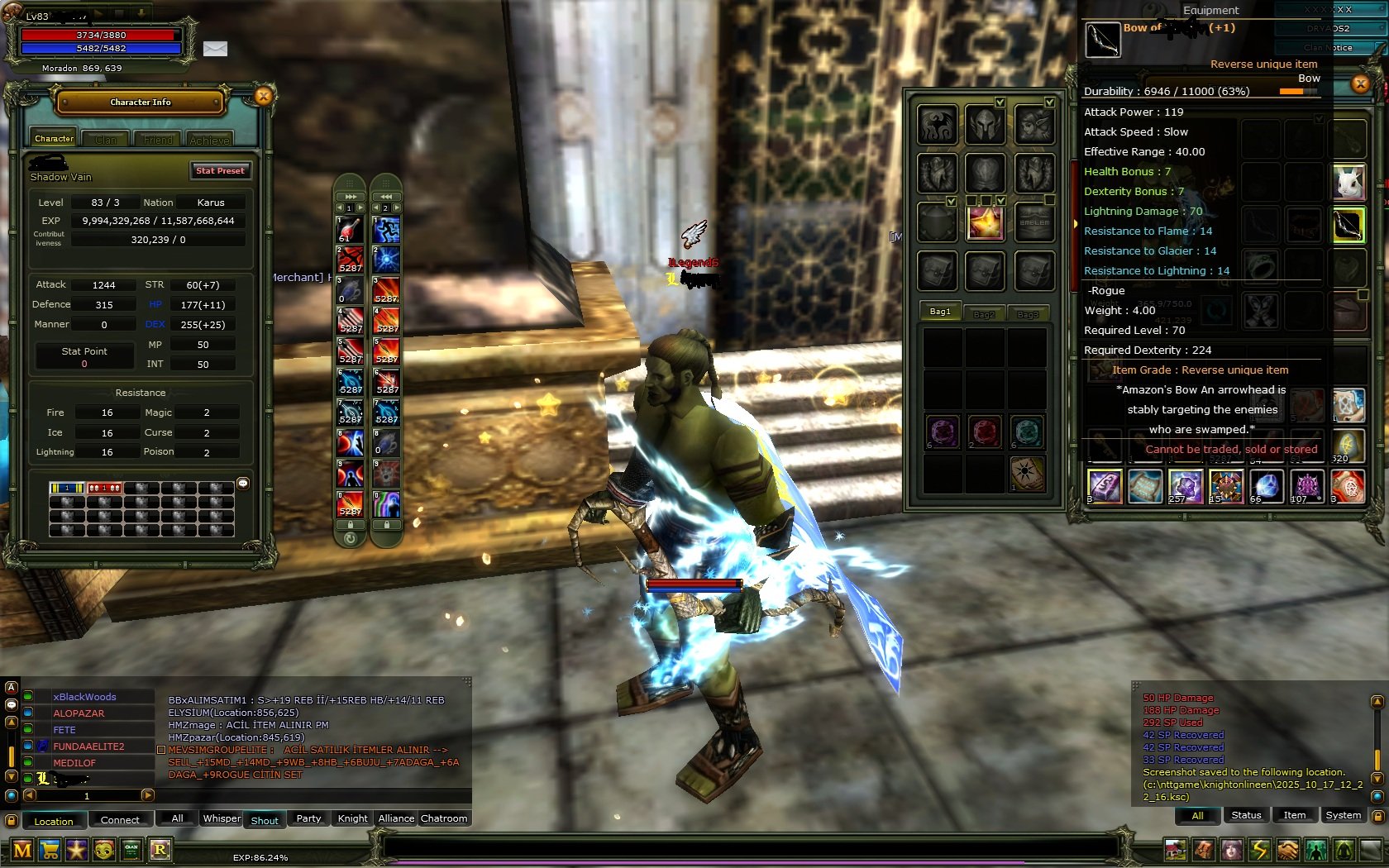This screenshot has width=1389, height=868.
Task: Close the Character Info window
Action: (x=263, y=97)
